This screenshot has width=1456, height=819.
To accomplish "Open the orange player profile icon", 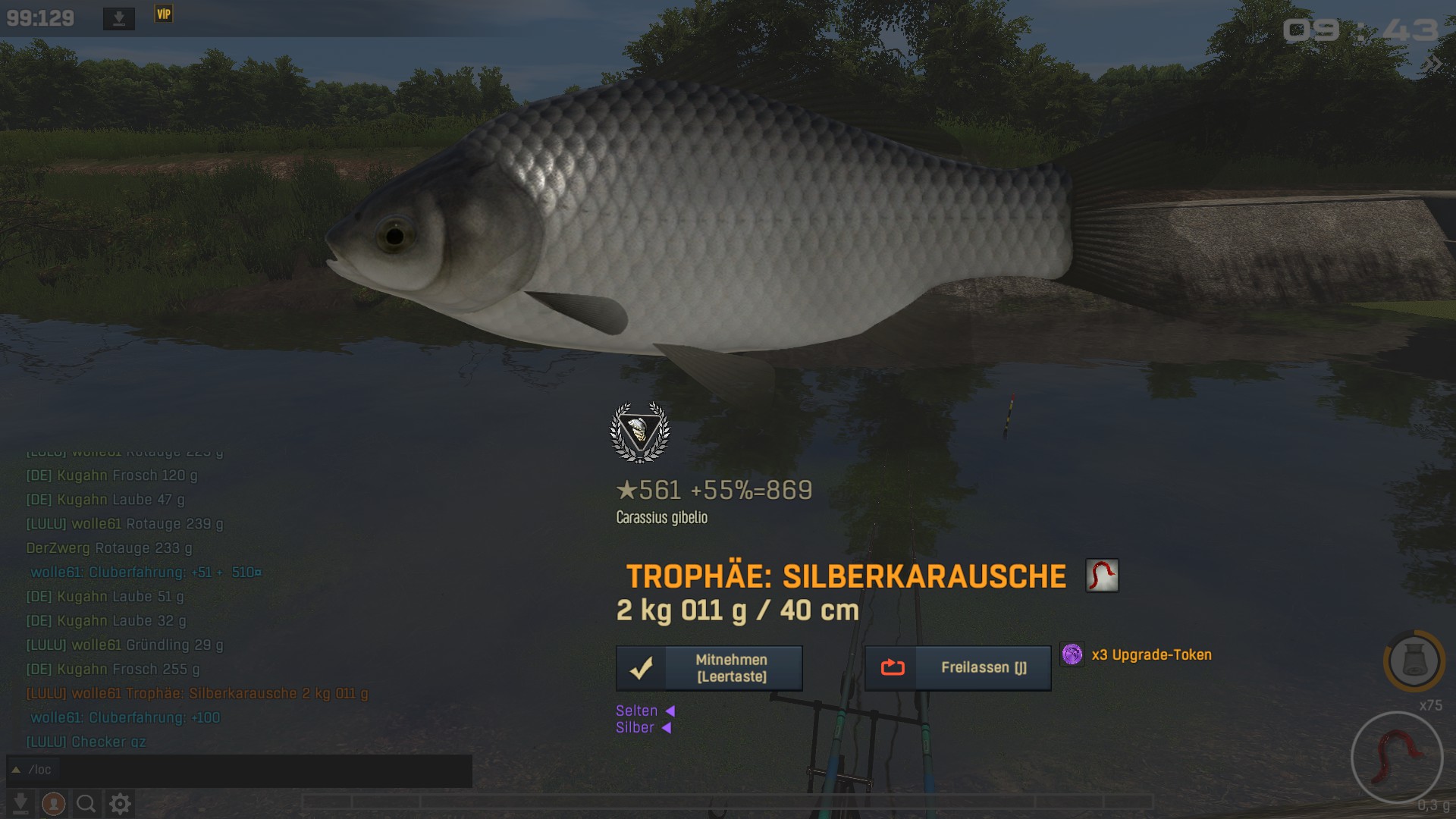I will click(x=53, y=803).
